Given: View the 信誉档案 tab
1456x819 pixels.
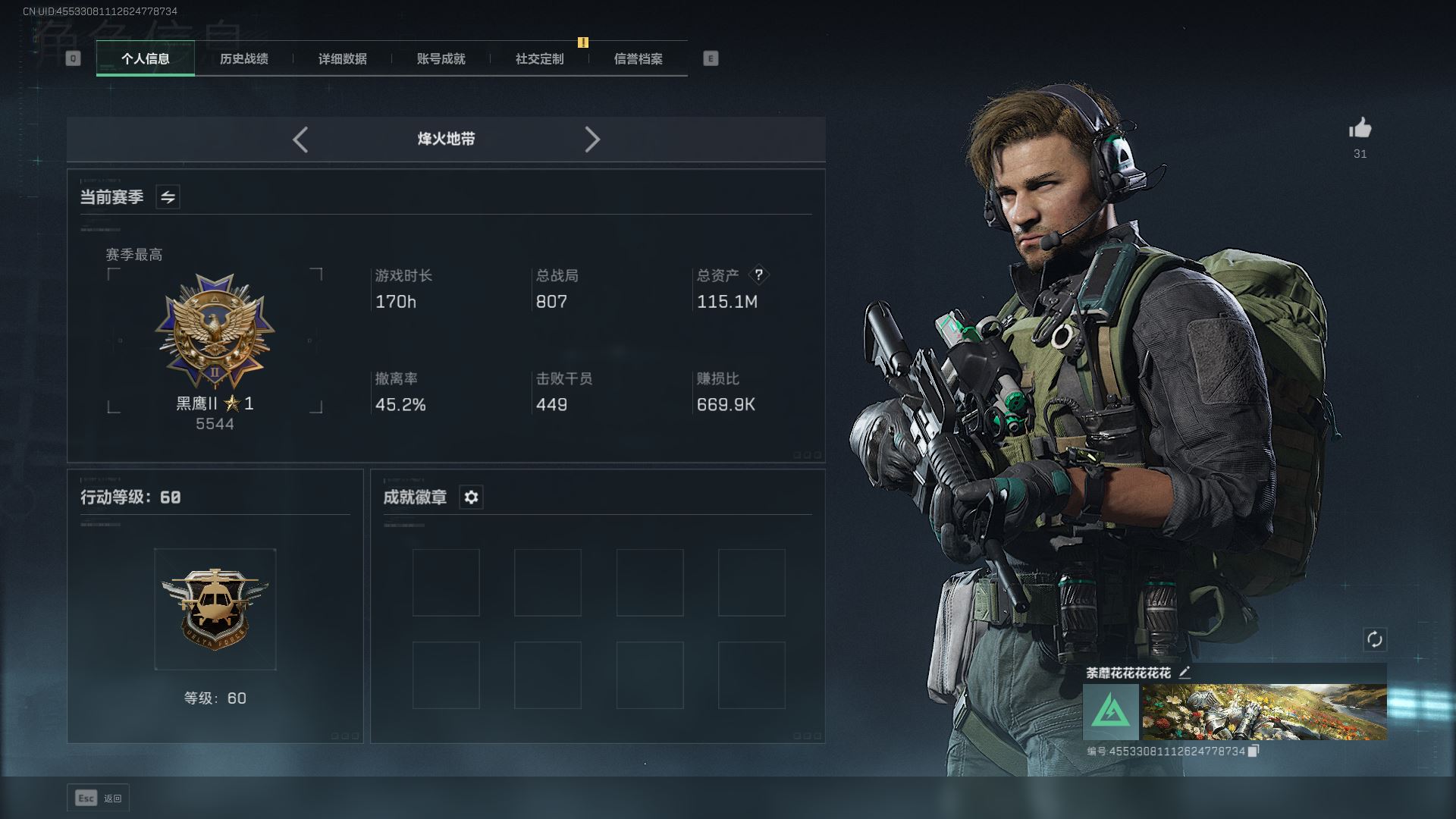Looking at the screenshot, I should coord(638,58).
